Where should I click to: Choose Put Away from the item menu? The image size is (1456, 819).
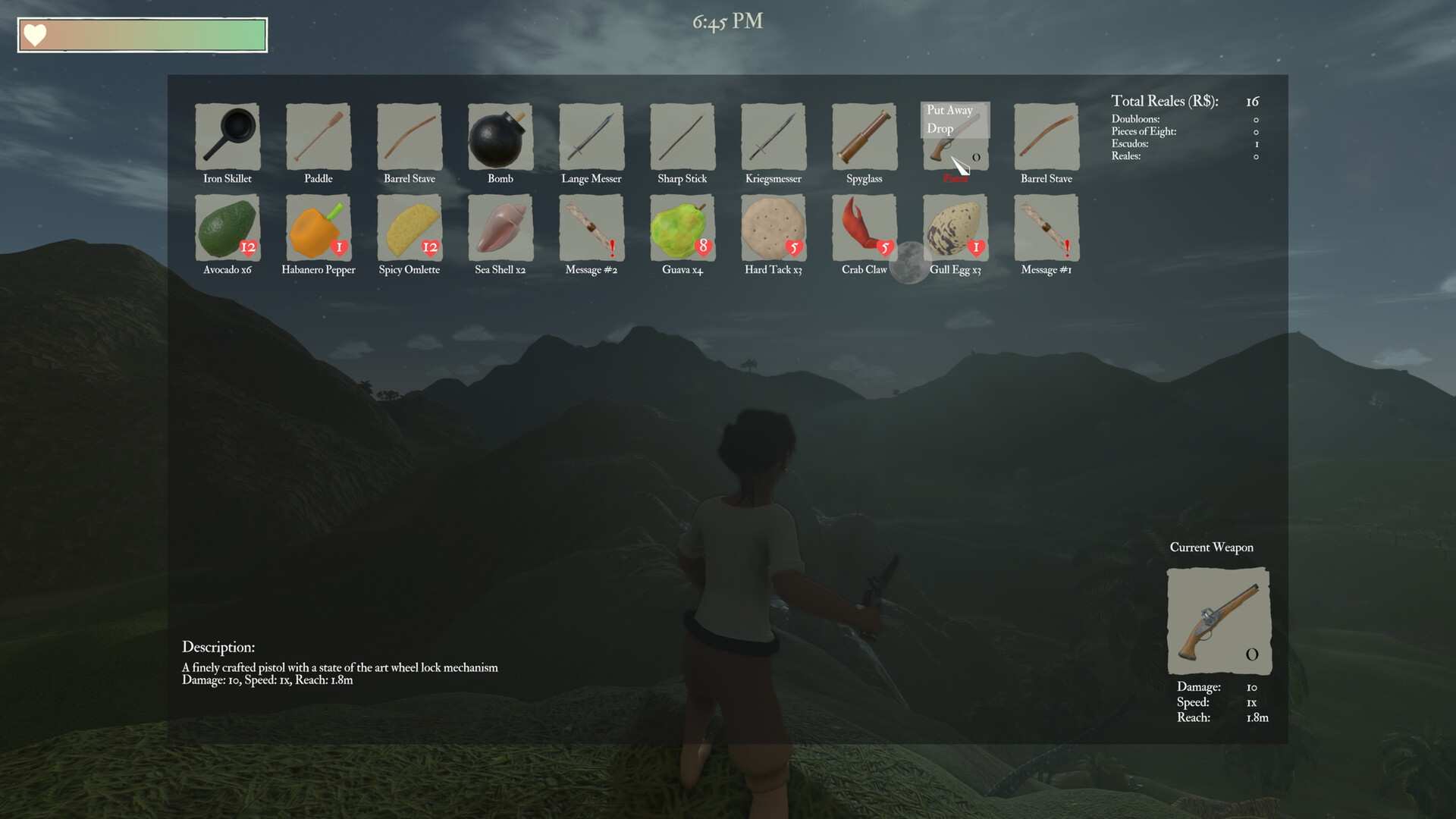[949, 110]
